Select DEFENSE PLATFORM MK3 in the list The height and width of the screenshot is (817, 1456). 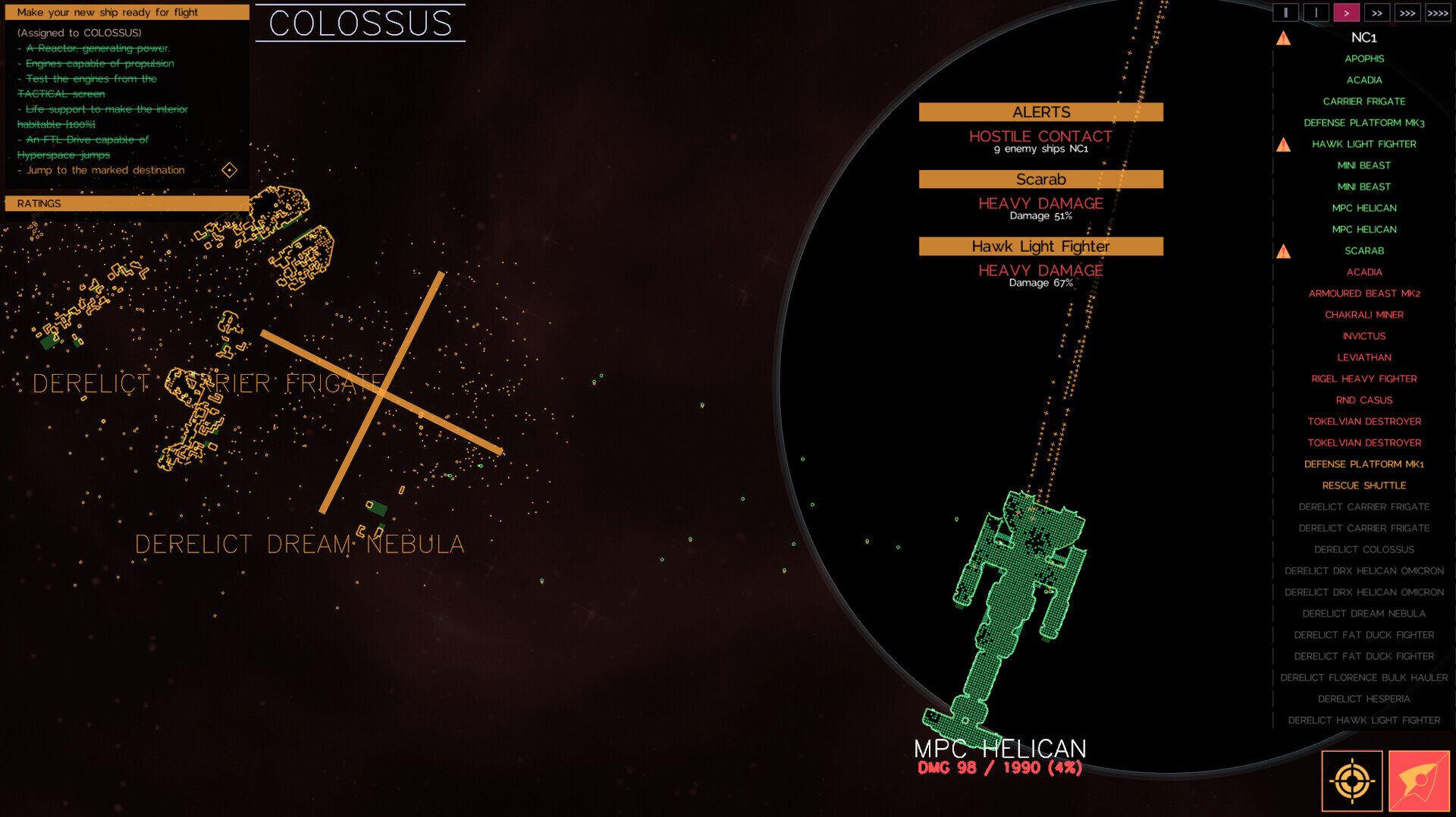tap(1363, 123)
